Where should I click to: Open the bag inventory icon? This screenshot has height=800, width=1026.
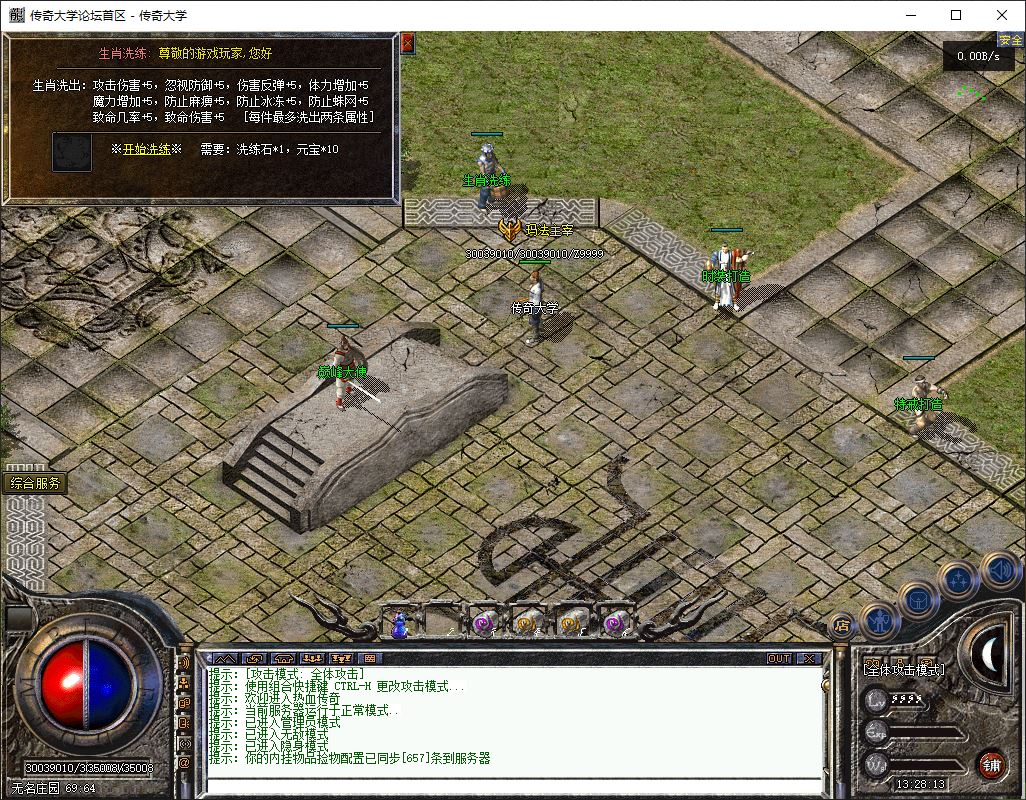tap(918, 601)
